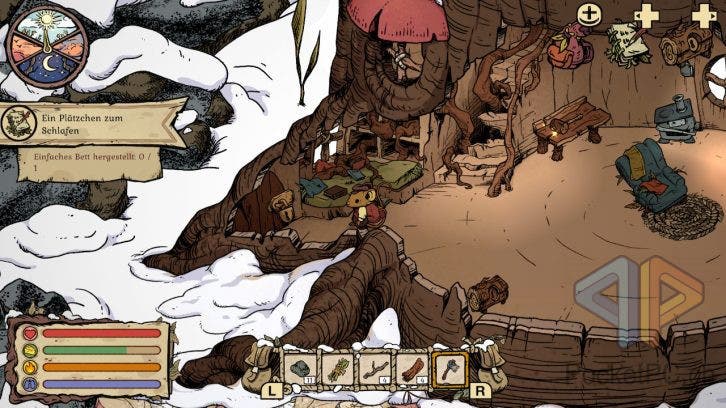Open the journal notes with quill icon
The height and width of the screenshot is (408, 726).
coord(628,42)
